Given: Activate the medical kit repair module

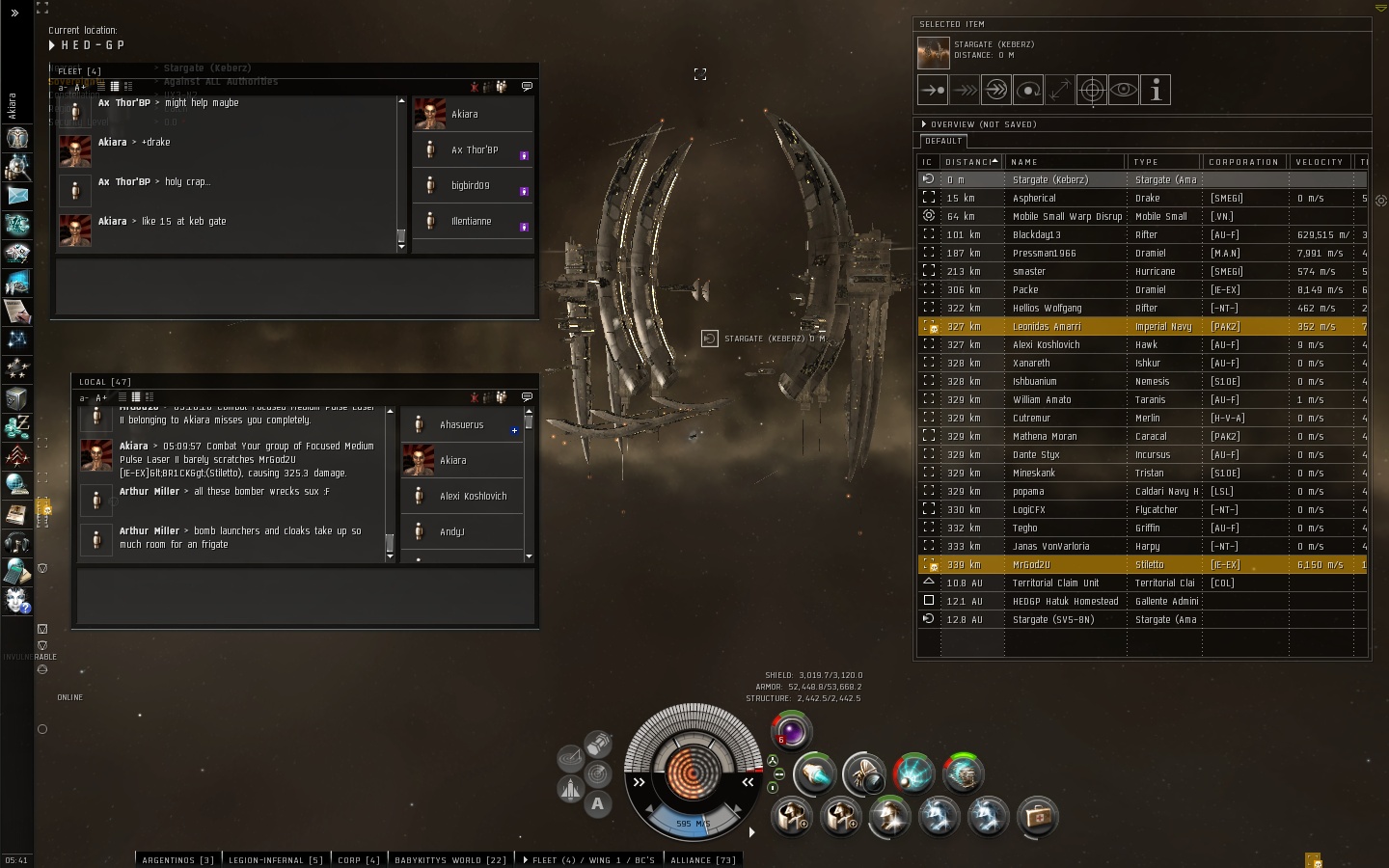Looking at the screenshot, I should coord(1038,817).
